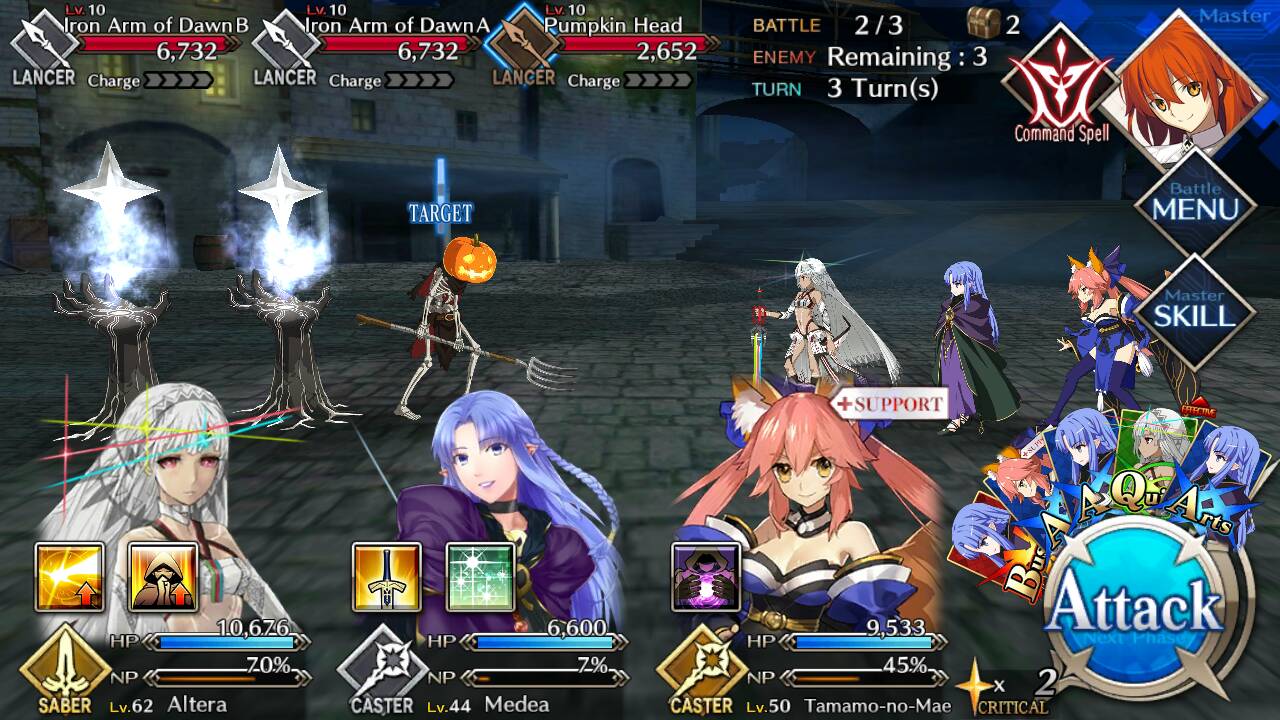The width and height of the screenshot is (1280, 720).
Task: Use Altera's hooded figure skill
Action: click(163, 577)
